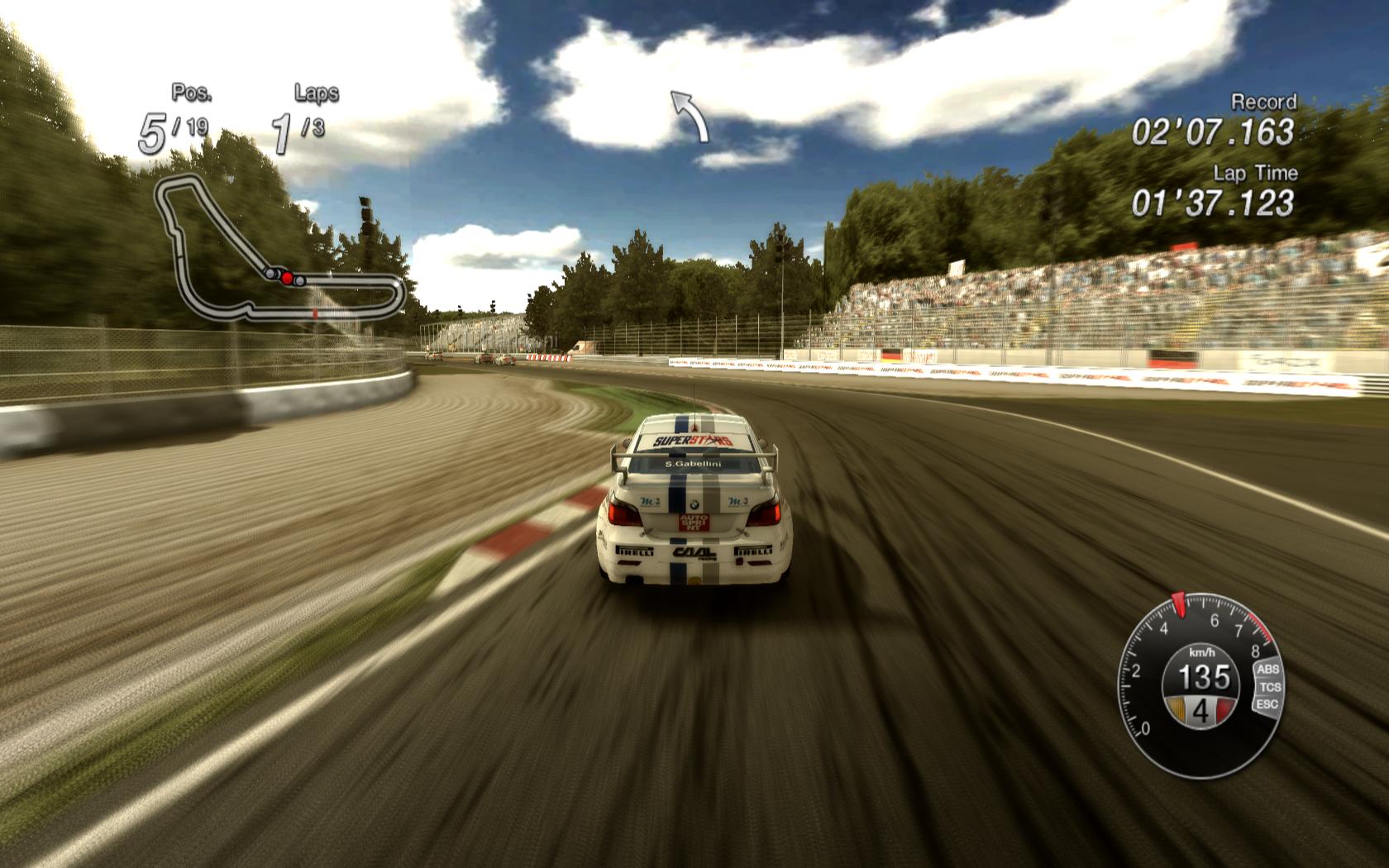The width and height of the screenshot is (1389, 868).
Task: Select the red player marker on minimap
Action: click(287, 279)
